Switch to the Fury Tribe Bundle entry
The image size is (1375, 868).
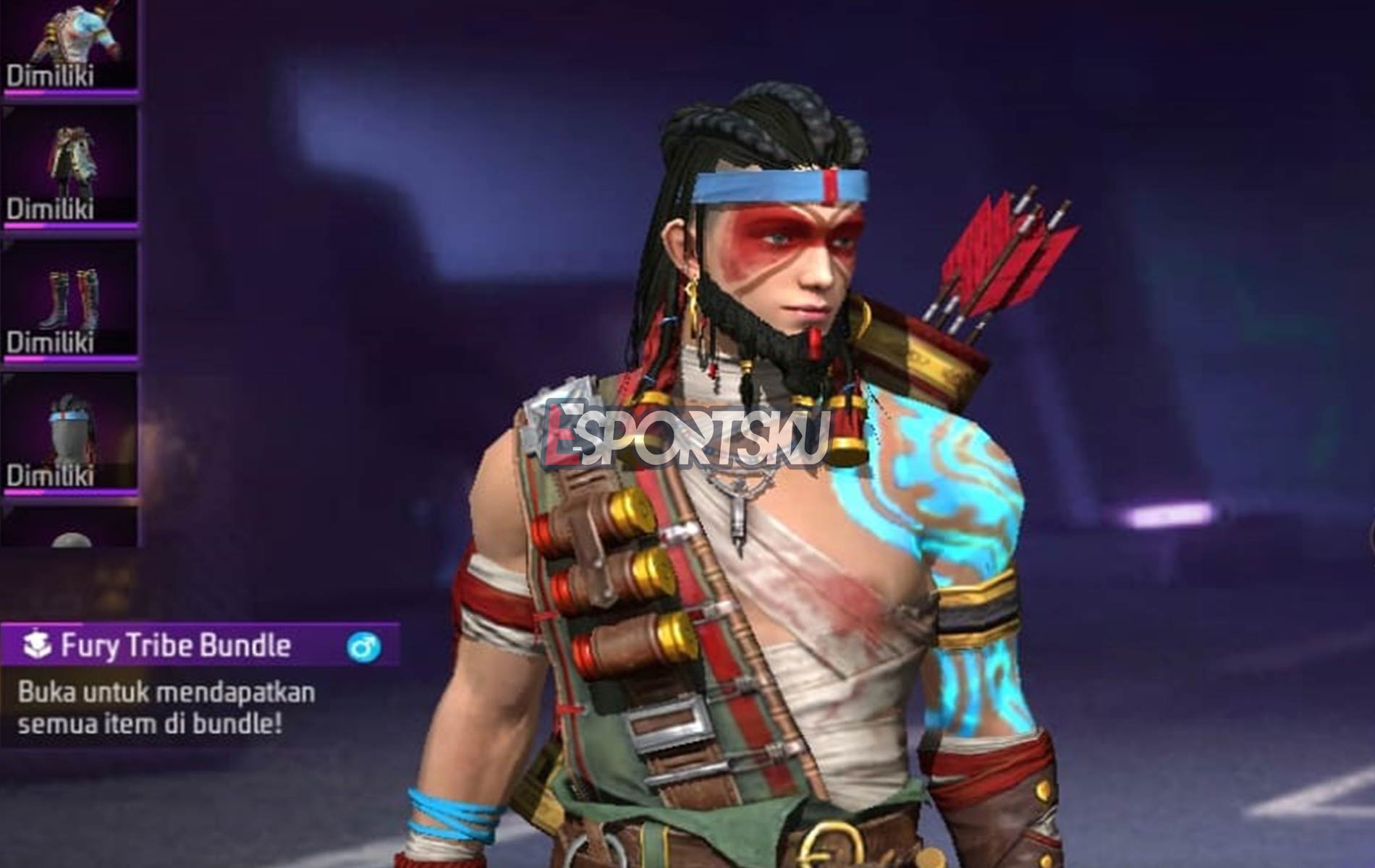click(174, 642)
